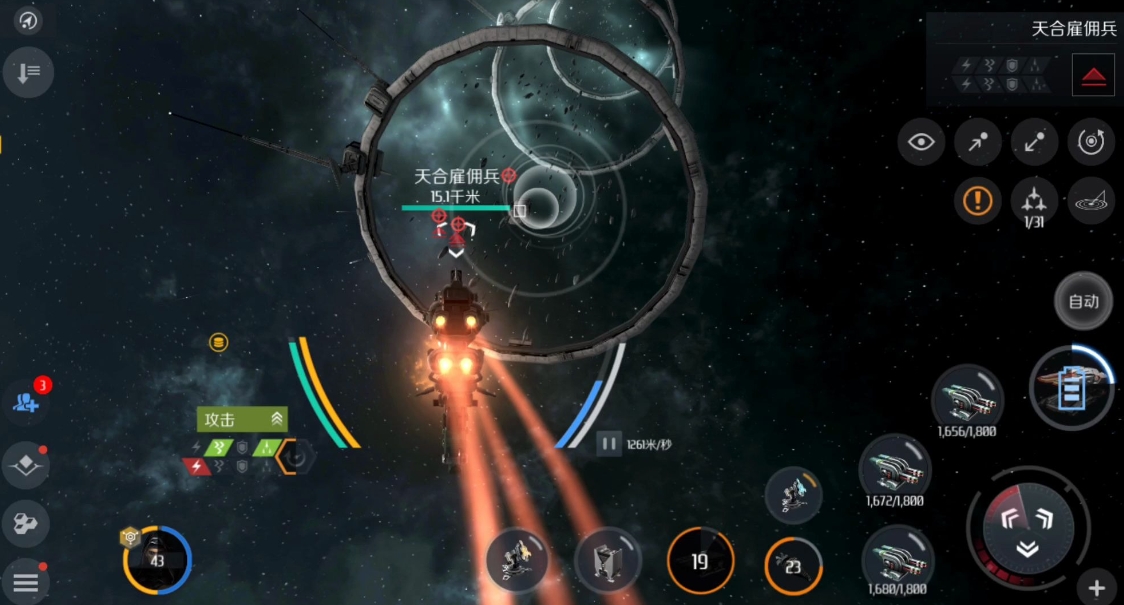This screenshot has height=605, width=1124.
Task: Open the character portrait at bottom left
Action: tap(157, 560)
